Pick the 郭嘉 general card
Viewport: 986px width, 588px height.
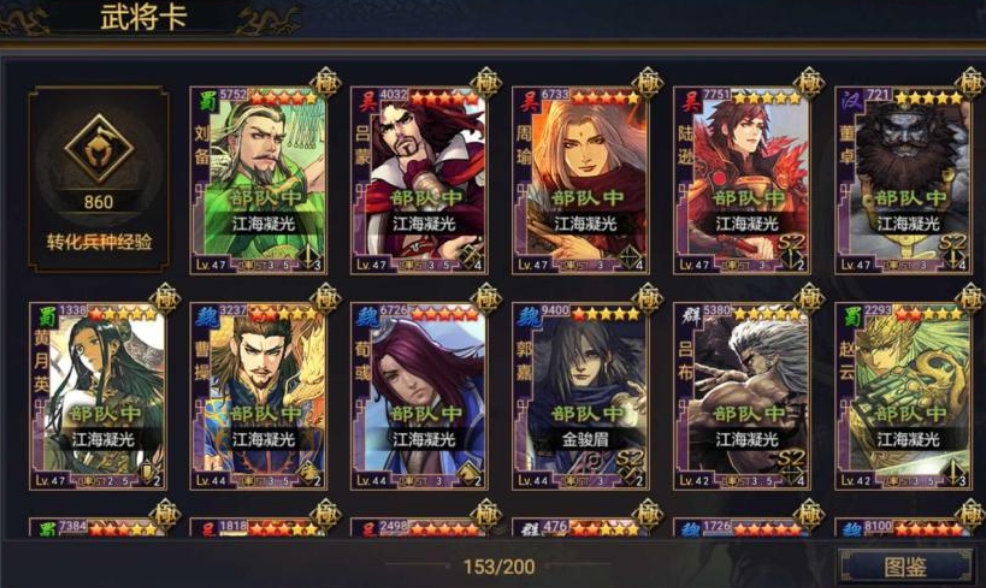[x=580, y=396]
